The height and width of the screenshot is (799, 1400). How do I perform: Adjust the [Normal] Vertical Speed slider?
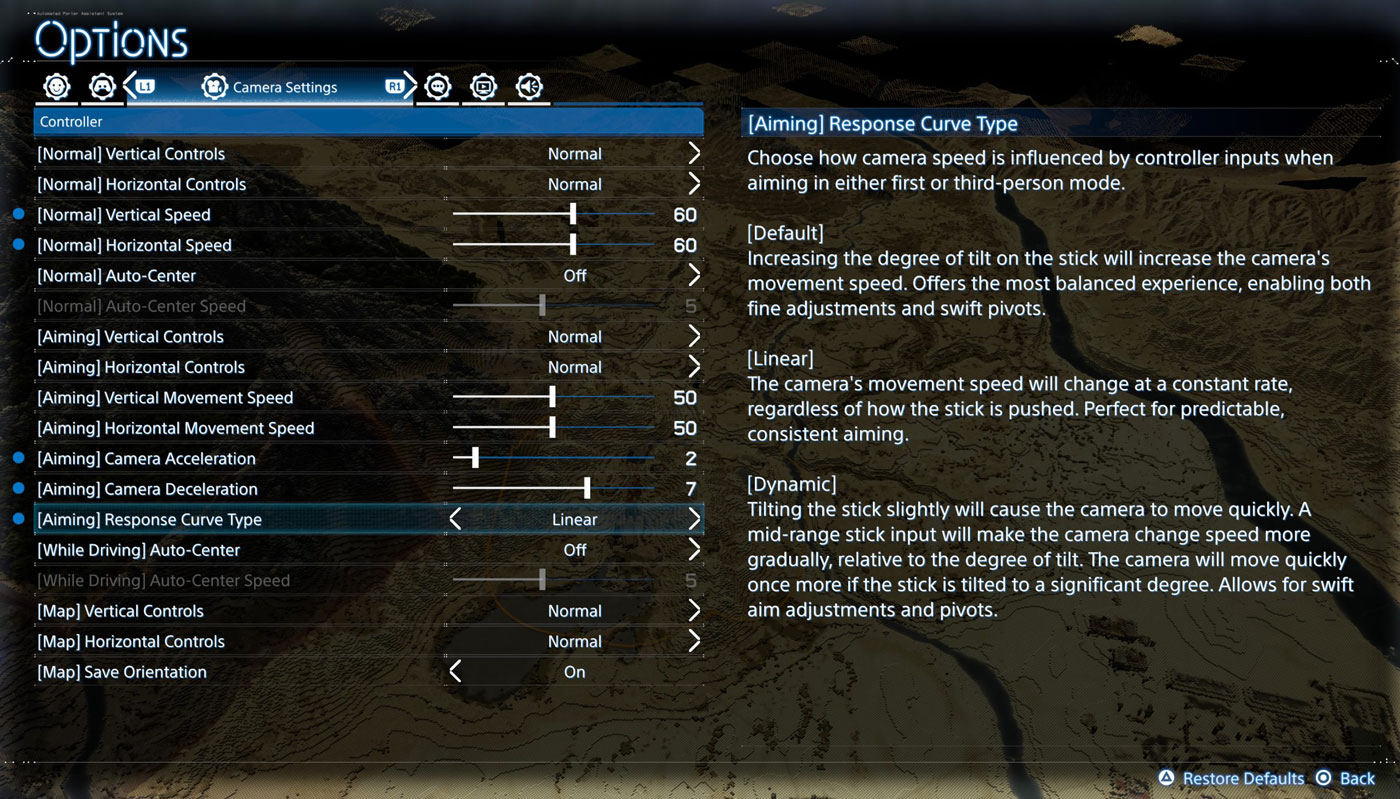[x=573, y=215]
